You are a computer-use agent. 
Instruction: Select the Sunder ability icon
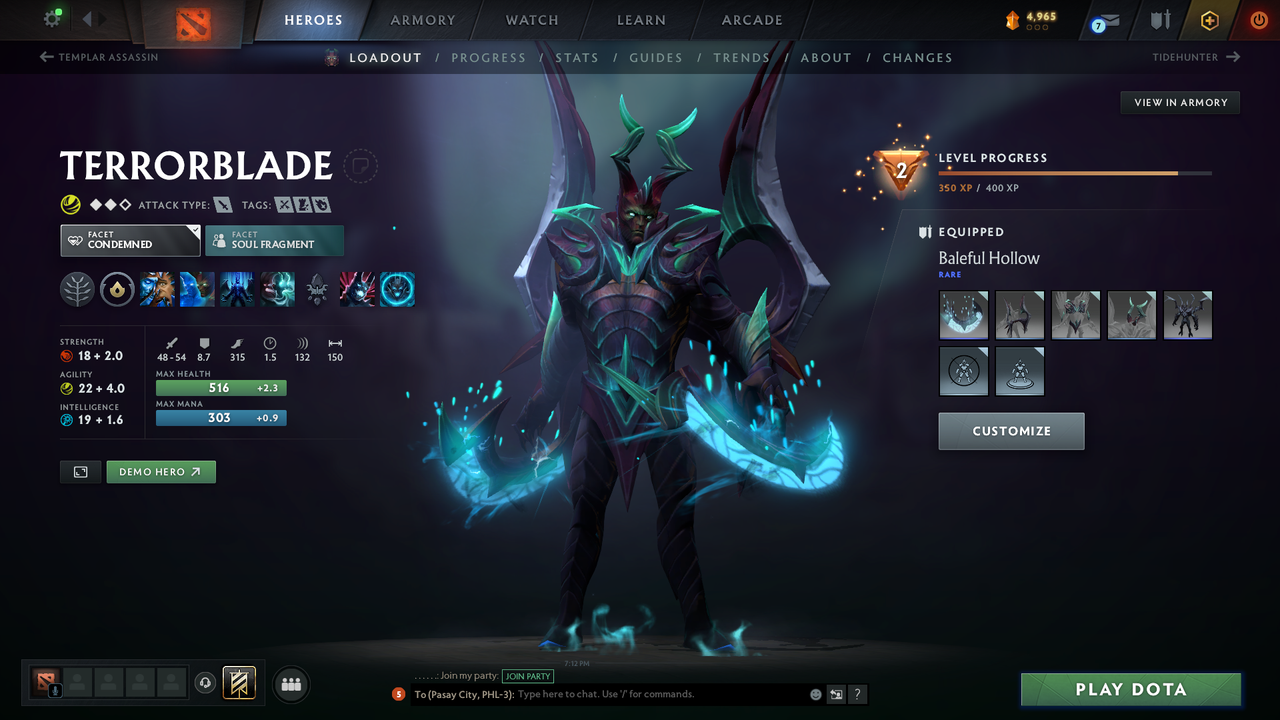coord(277,289)
